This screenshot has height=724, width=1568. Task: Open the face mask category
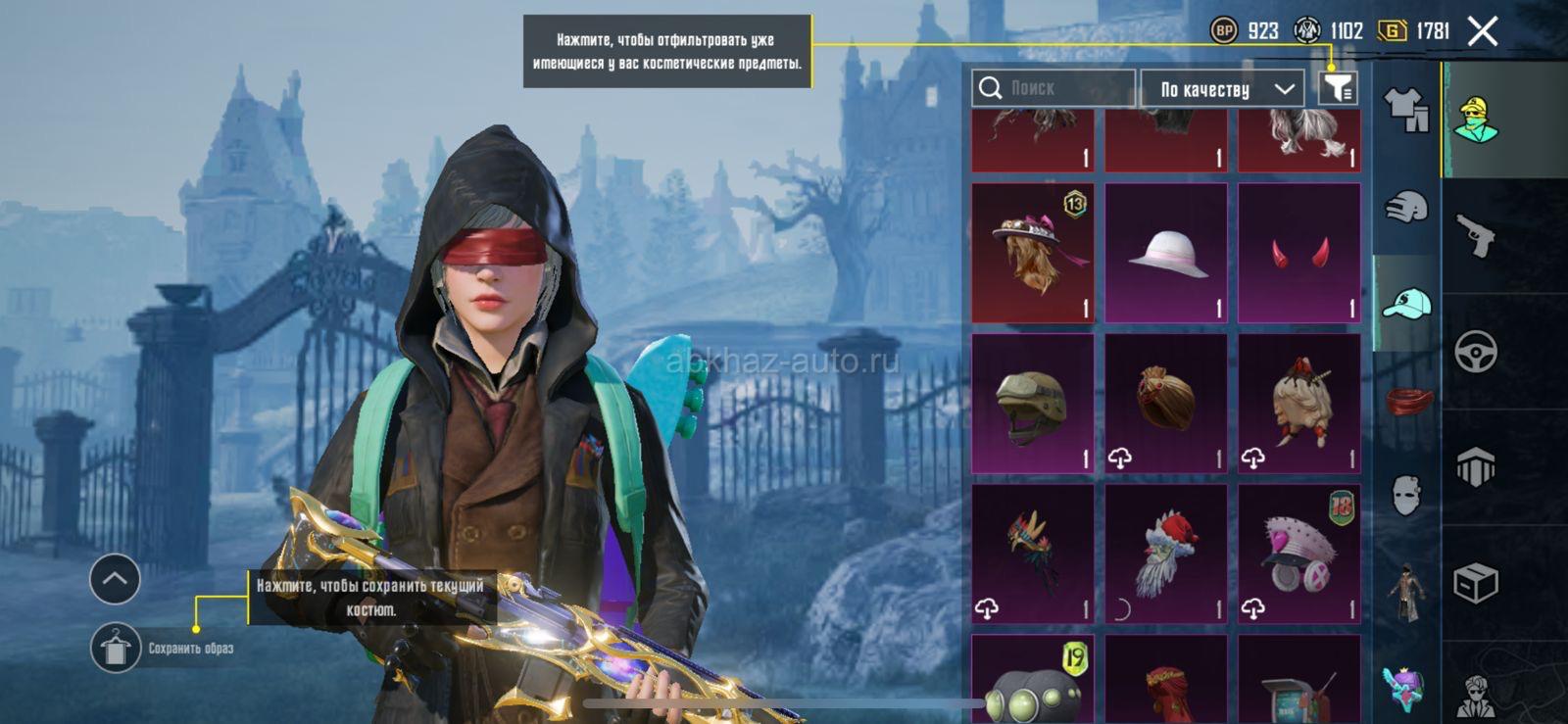tap(1406, 495)
